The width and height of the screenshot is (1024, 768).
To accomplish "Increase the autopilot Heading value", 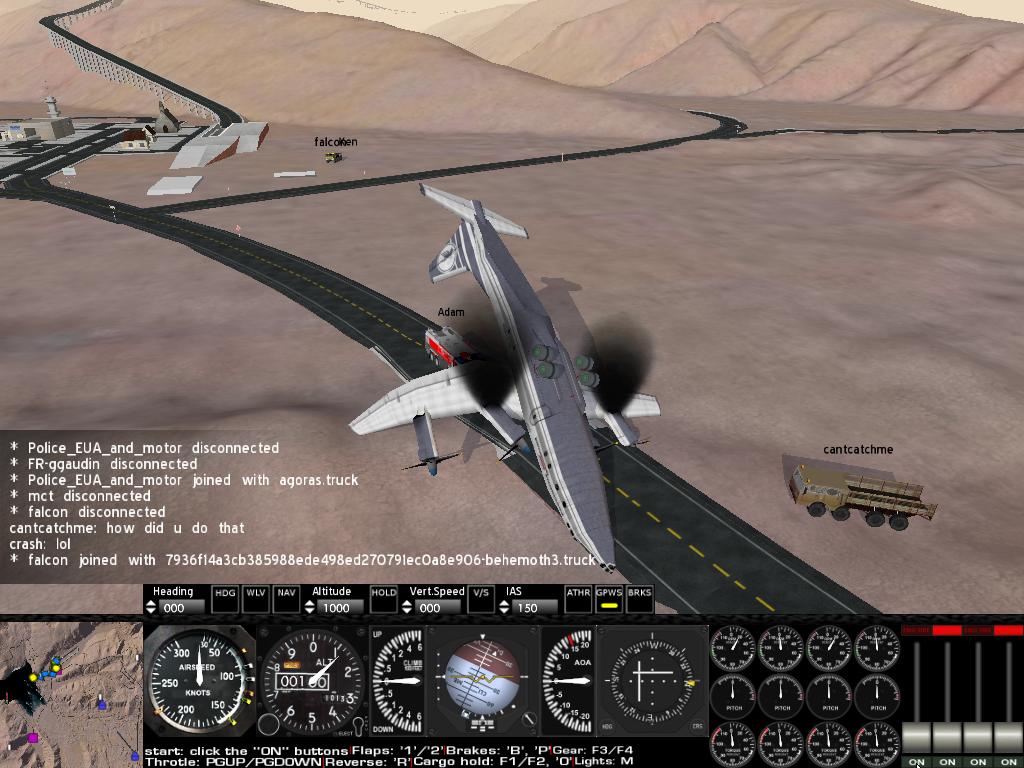I will point(152,603).
